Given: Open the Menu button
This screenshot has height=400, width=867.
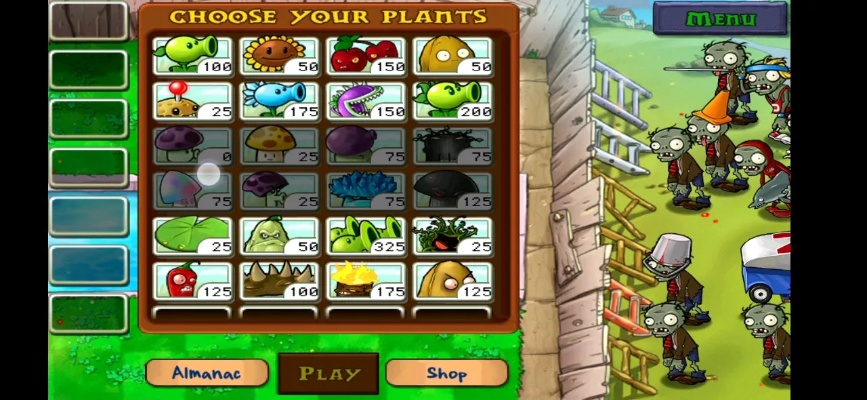Looking at the screenshot, I should pos(720,18).
